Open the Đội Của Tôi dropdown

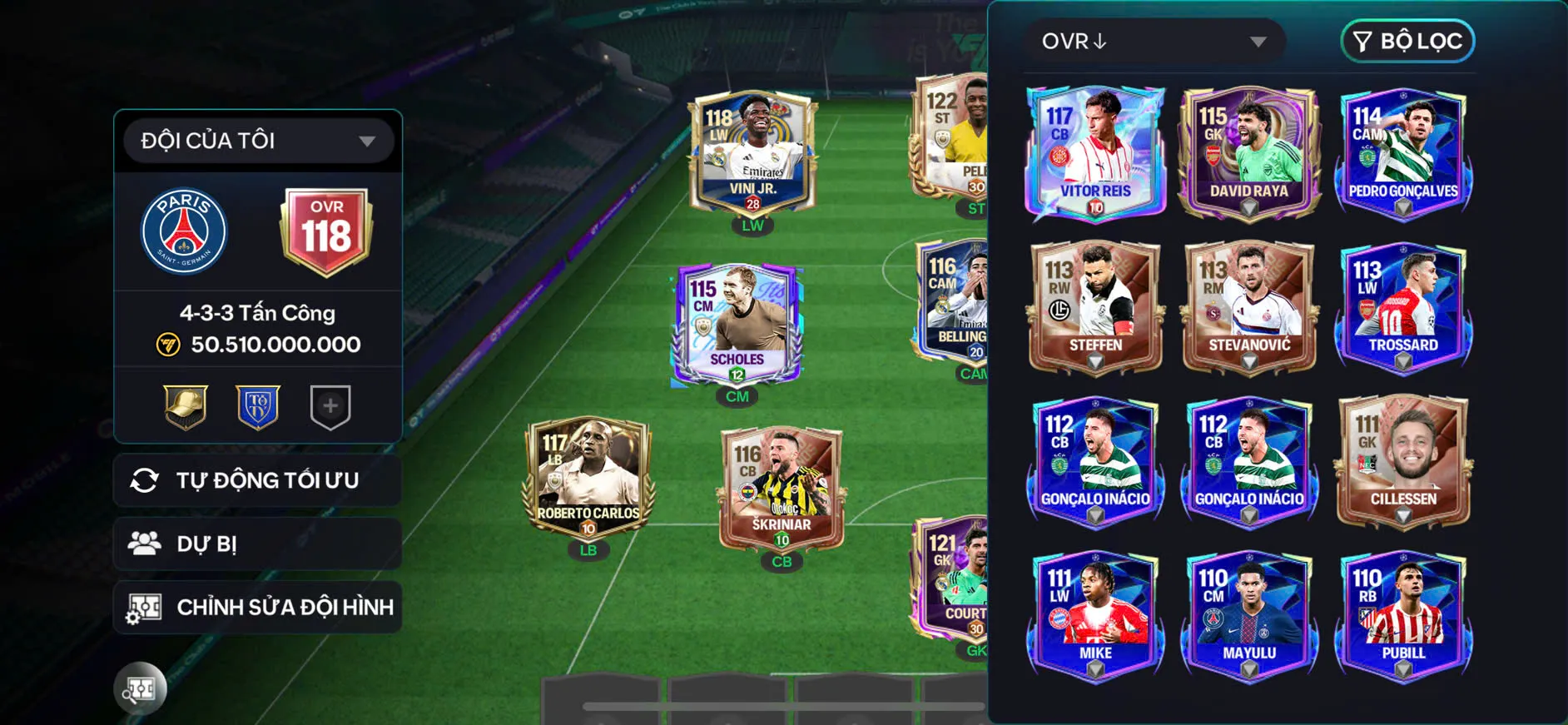pyautogui.click(x=258, y=141)
